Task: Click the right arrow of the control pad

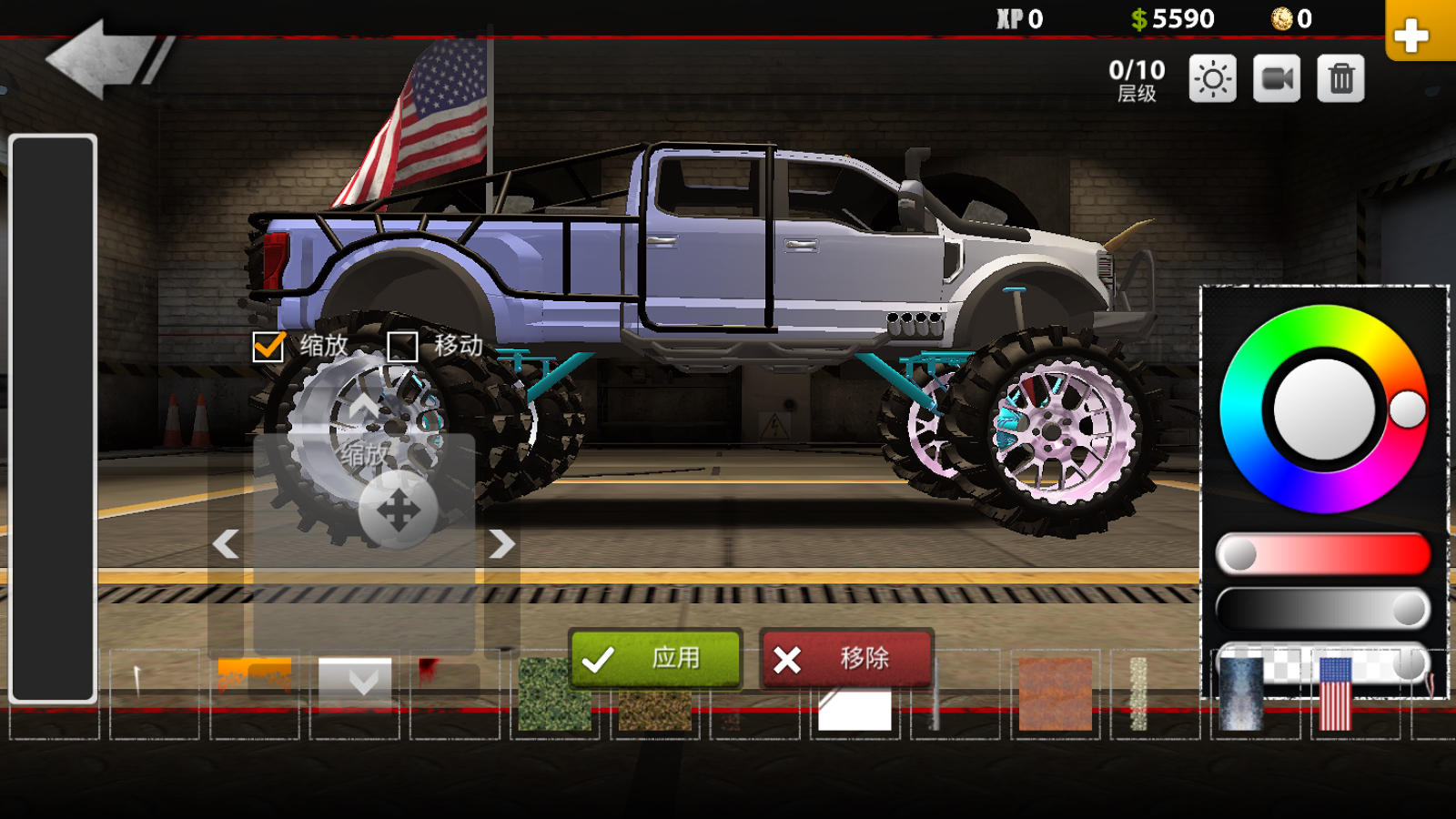Action: [501, 544]
